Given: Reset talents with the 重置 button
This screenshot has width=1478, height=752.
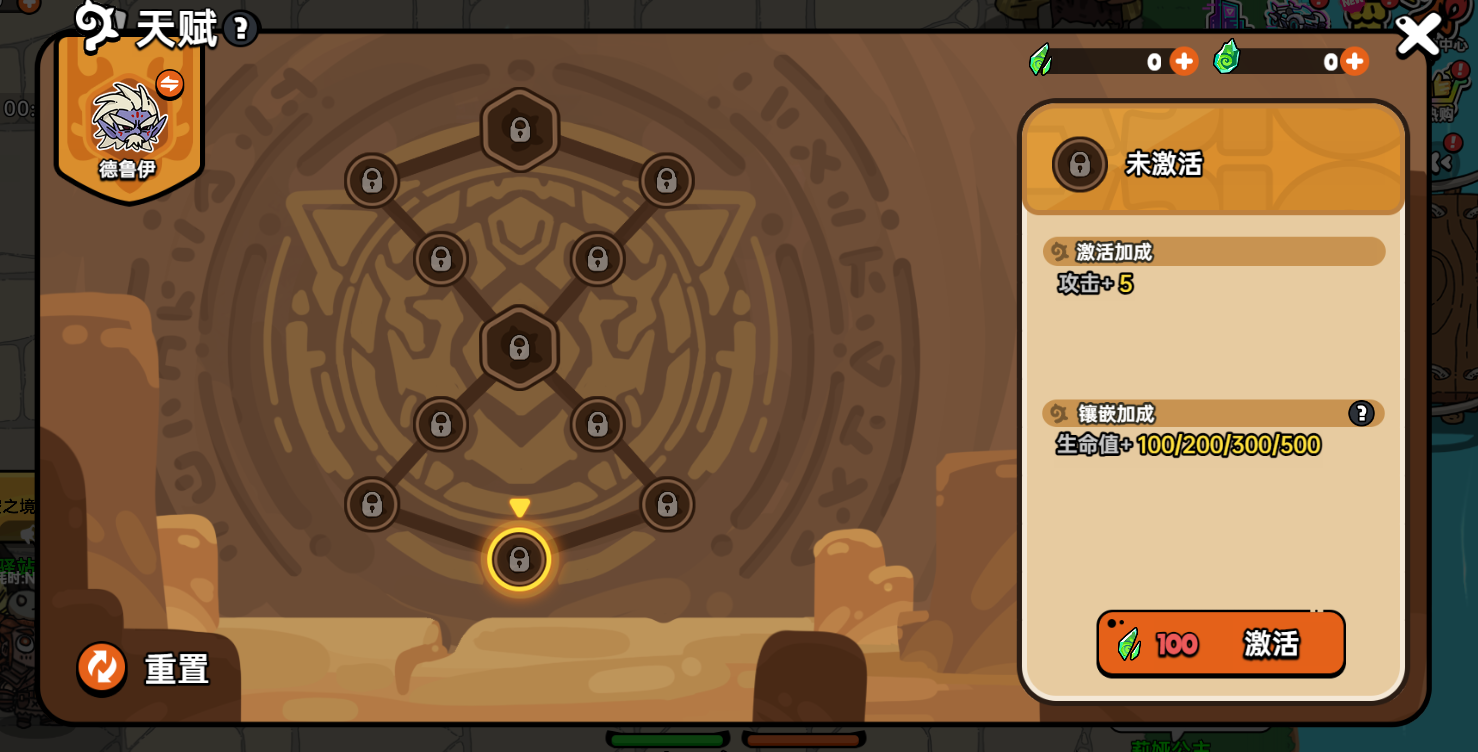Looking at the screenshot, I should coord(102,667).
